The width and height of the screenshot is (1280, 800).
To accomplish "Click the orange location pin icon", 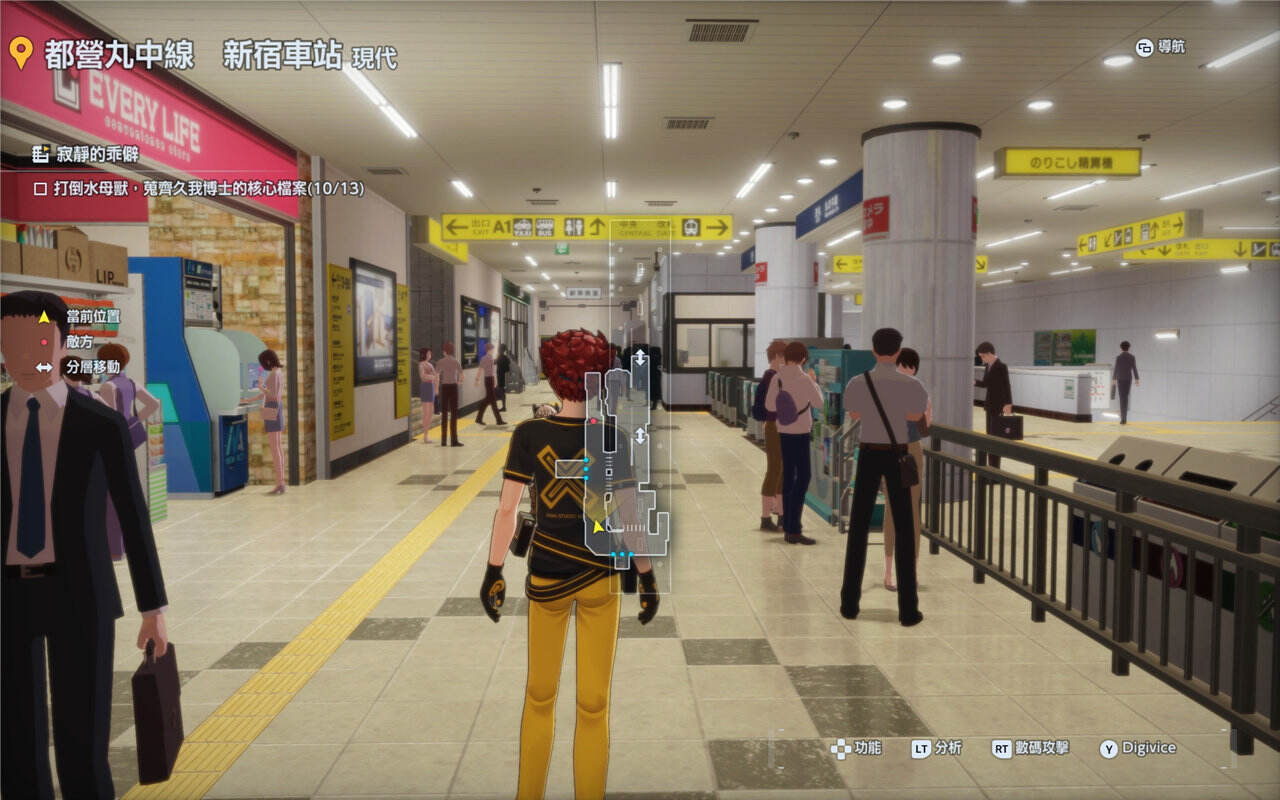I will click(x=21, y=52).
